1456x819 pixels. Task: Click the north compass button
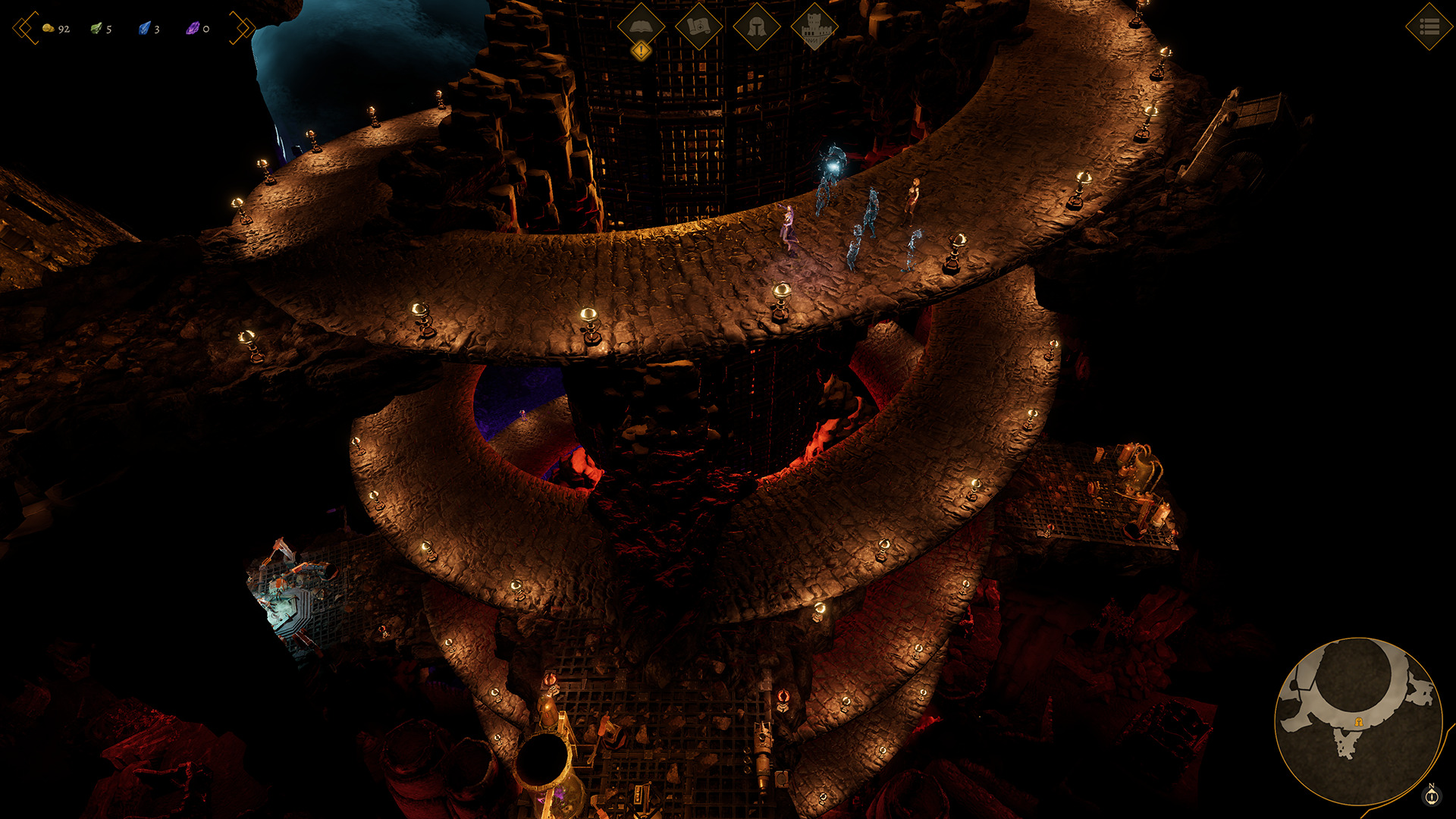[1432, 795]
